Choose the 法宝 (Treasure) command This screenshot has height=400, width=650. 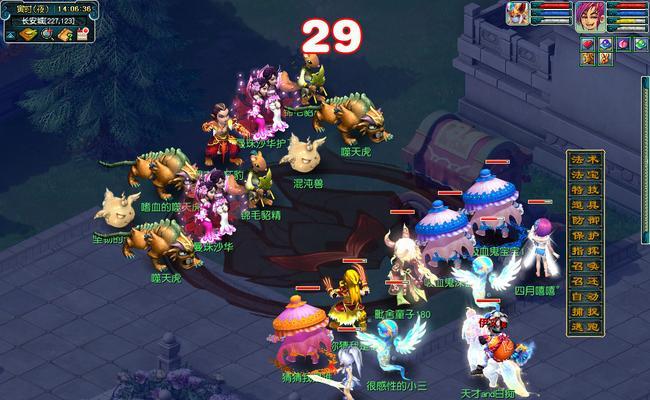coord(584,174)
